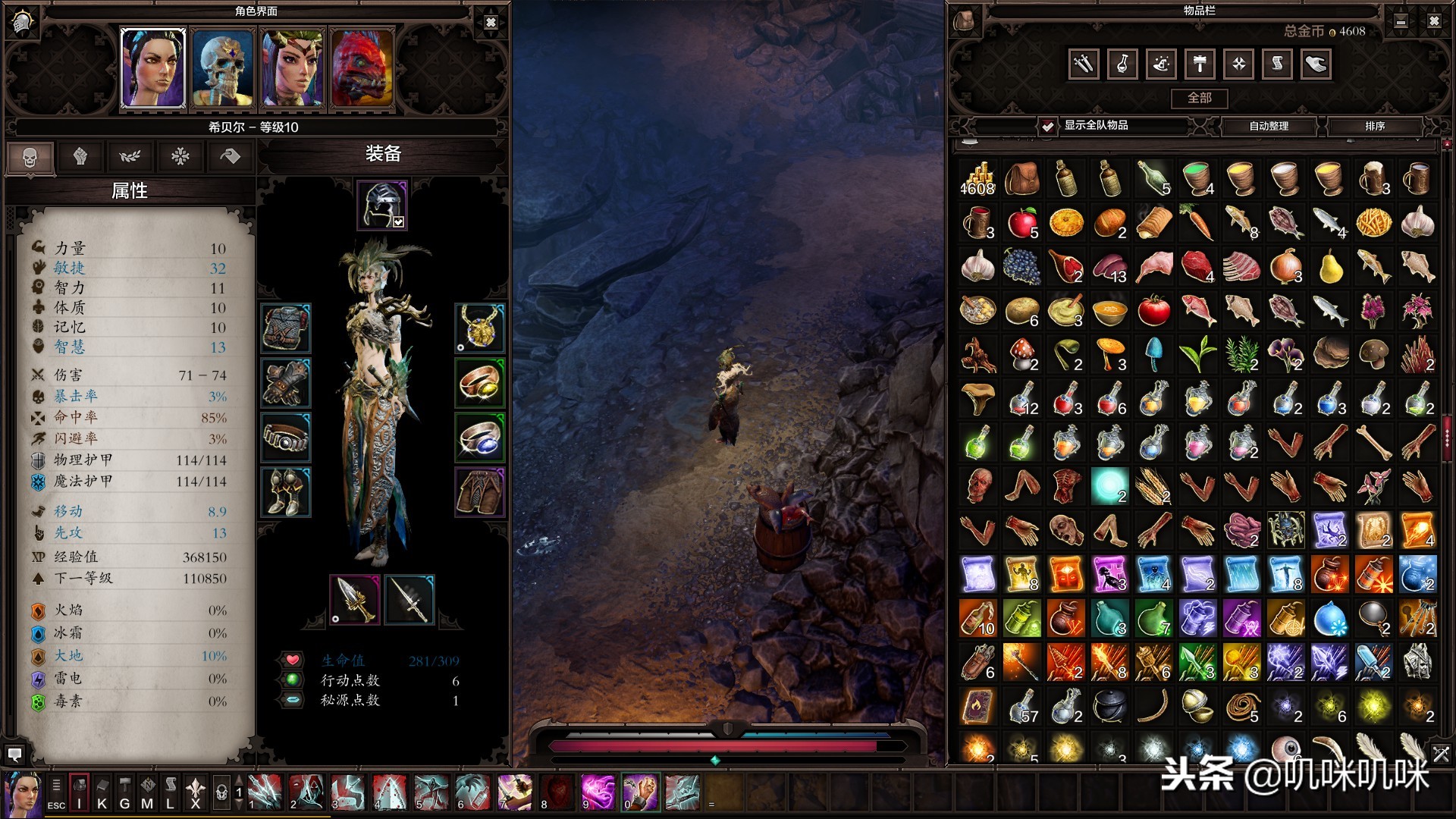Filter inventory by the potion flask category
Screen dimensions: 1456x819
[x=1122, y=64]
